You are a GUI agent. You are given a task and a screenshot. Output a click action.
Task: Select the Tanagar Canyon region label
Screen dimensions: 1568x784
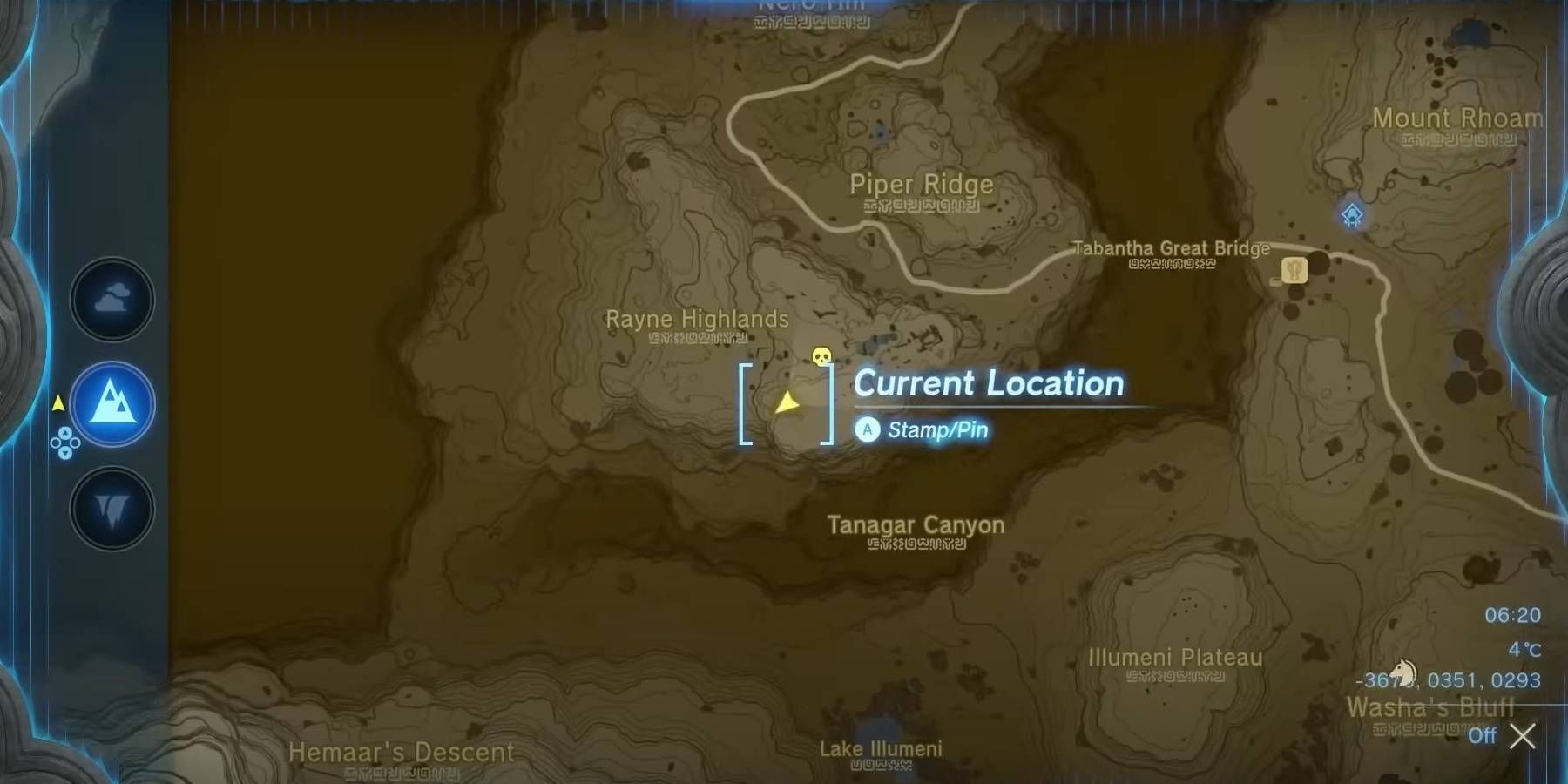click(918, 525)
